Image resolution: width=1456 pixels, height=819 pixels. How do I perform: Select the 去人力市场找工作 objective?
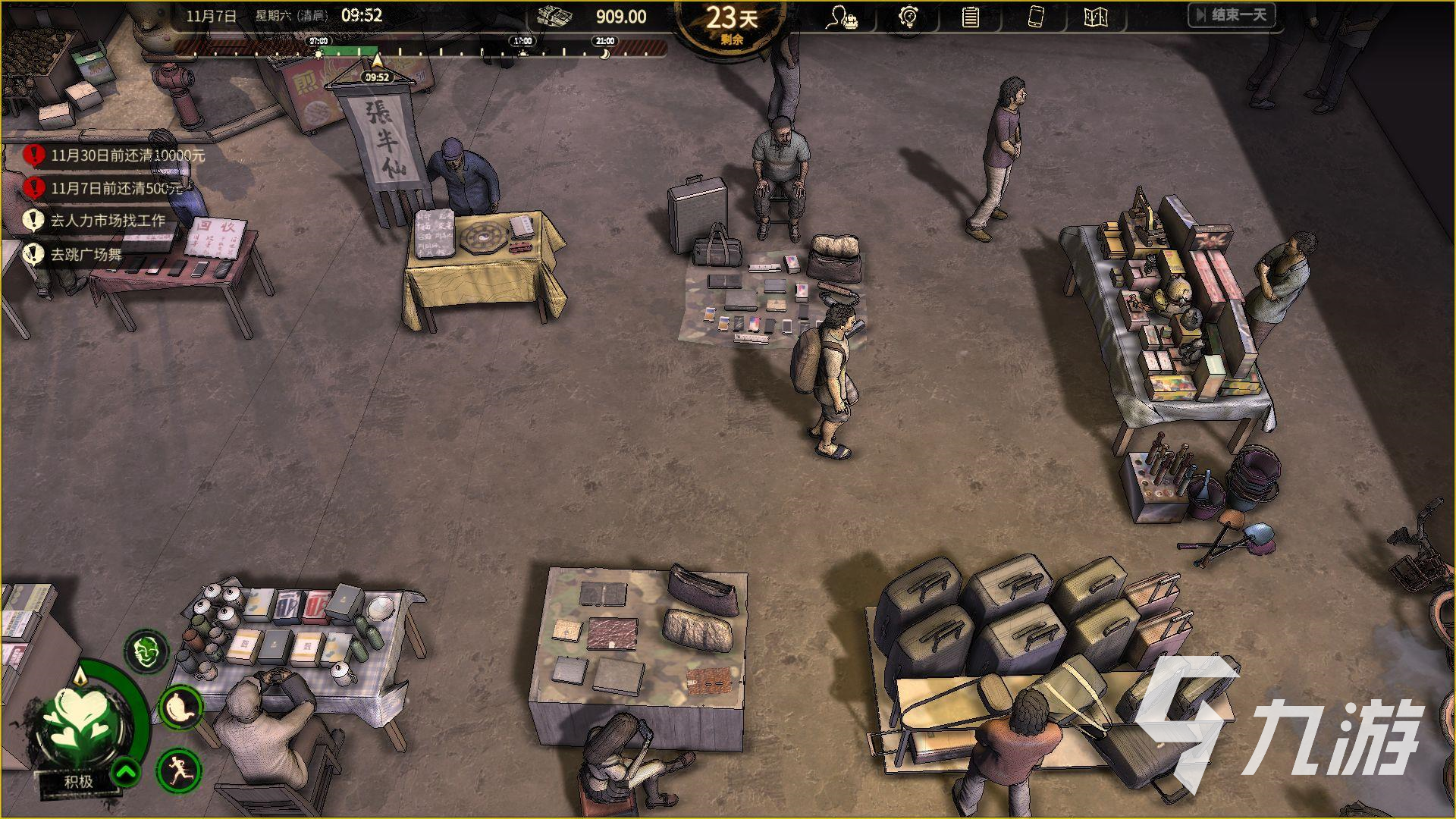[108, 221]
